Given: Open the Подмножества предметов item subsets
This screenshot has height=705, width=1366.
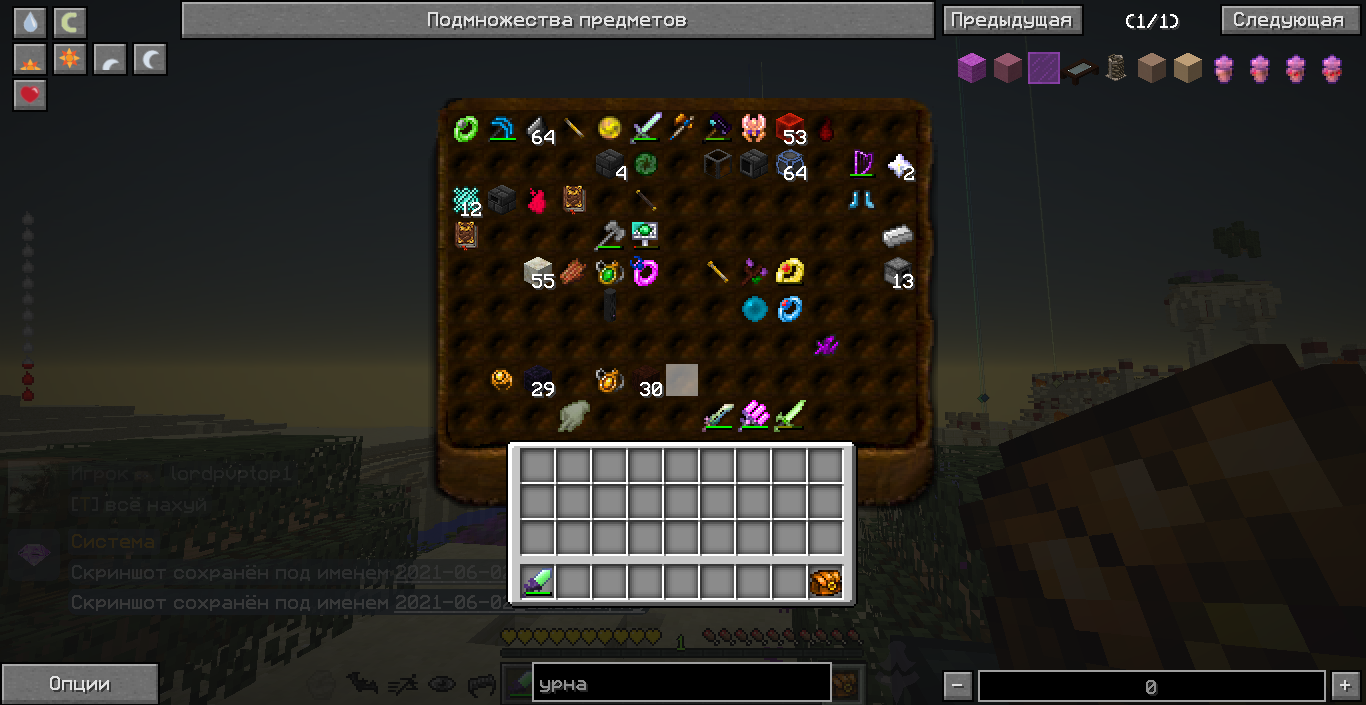Looking at the screenshot, I should 556,20.
